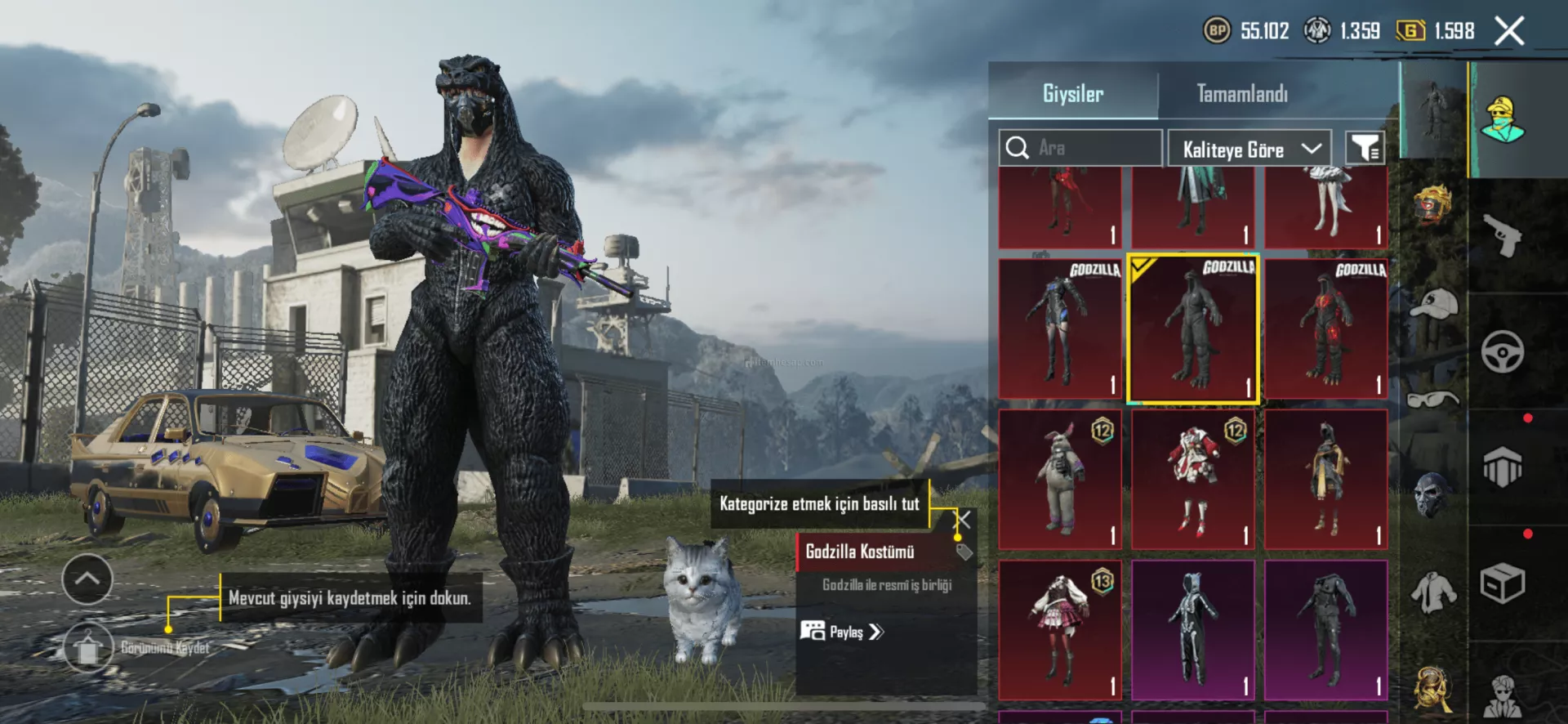1568x724 pixels.
Task: Select the jacket clothing category
Action: 1433,590
